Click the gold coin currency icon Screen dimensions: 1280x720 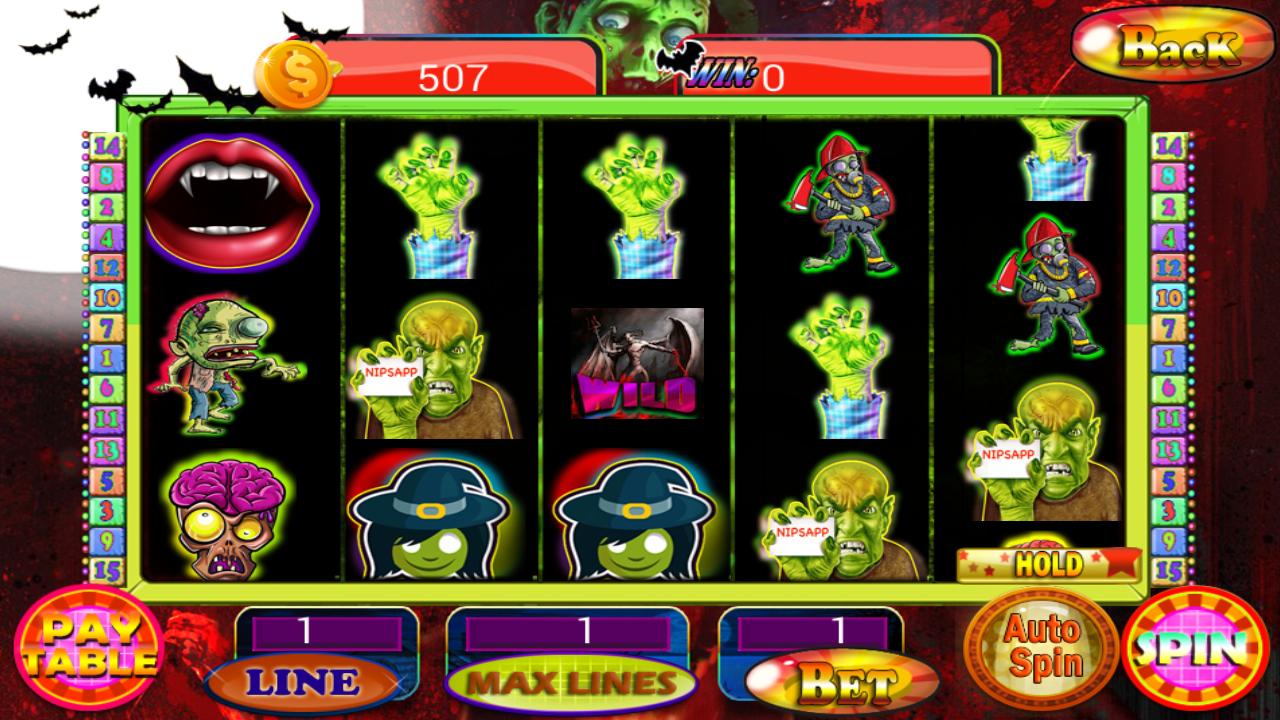[x=297, y=71]
